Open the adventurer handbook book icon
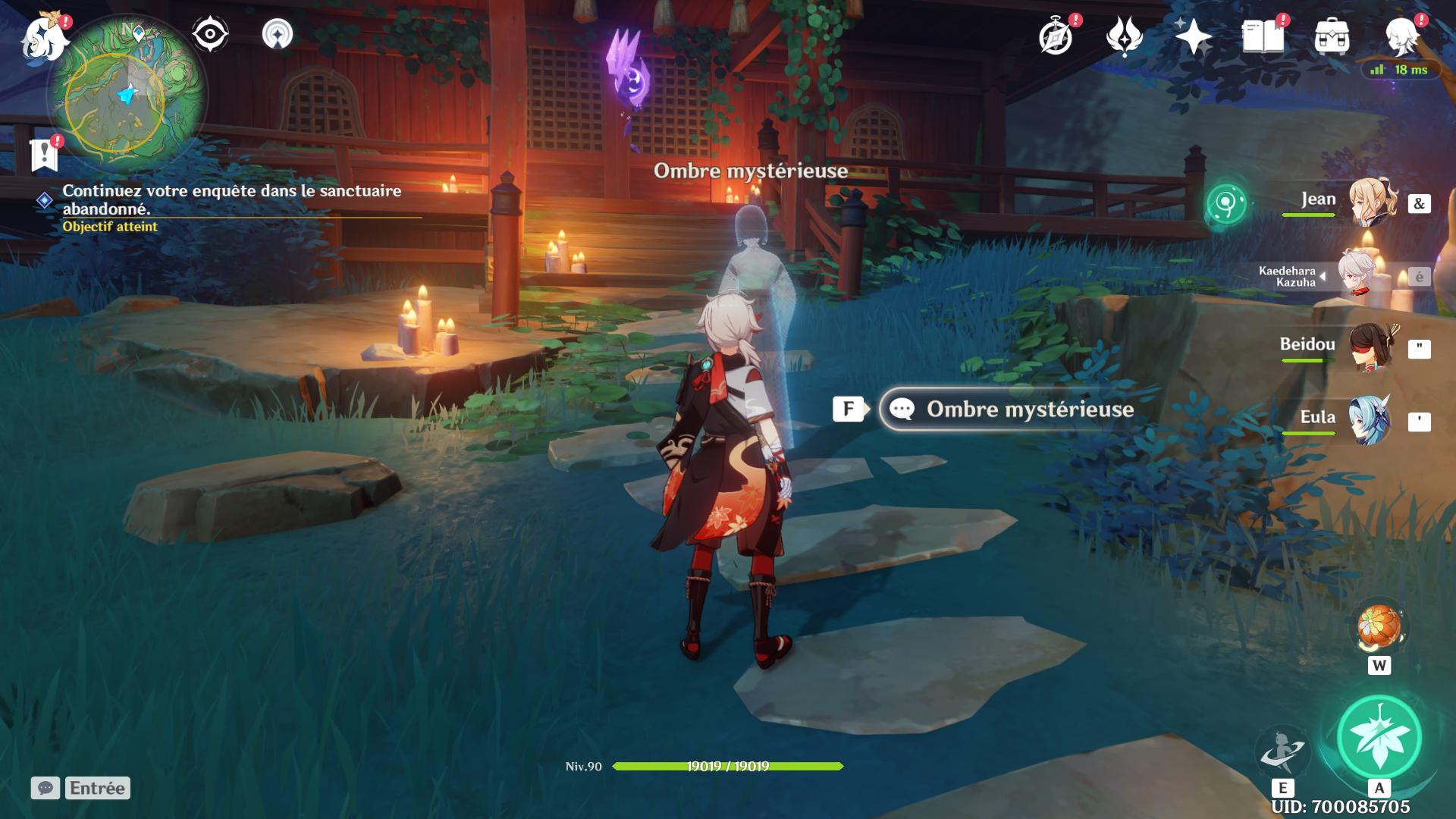The width and height of the screenshot is (1456, 819). [x=1263, y=36]
